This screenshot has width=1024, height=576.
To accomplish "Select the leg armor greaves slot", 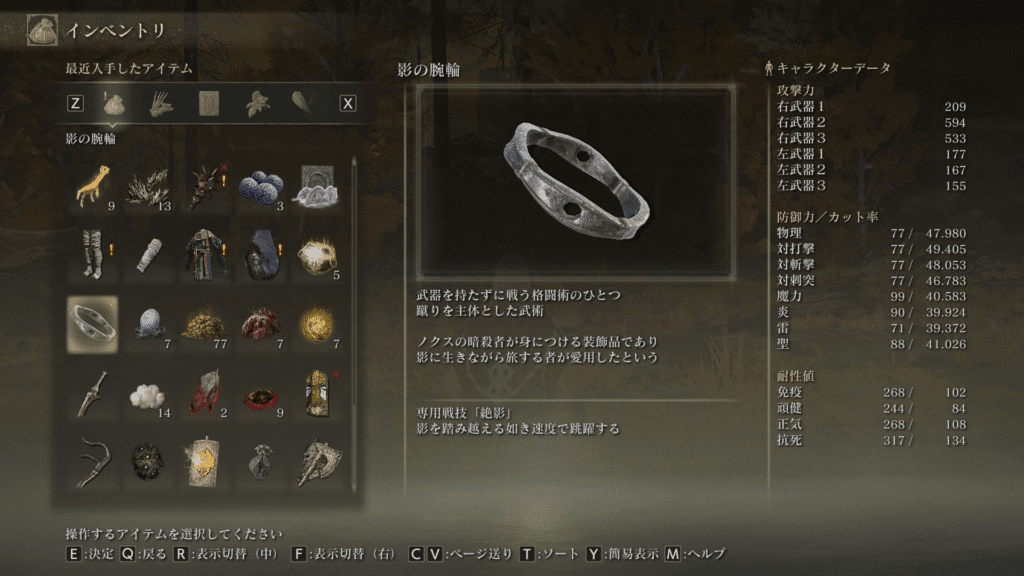I will tap(92, 254).
